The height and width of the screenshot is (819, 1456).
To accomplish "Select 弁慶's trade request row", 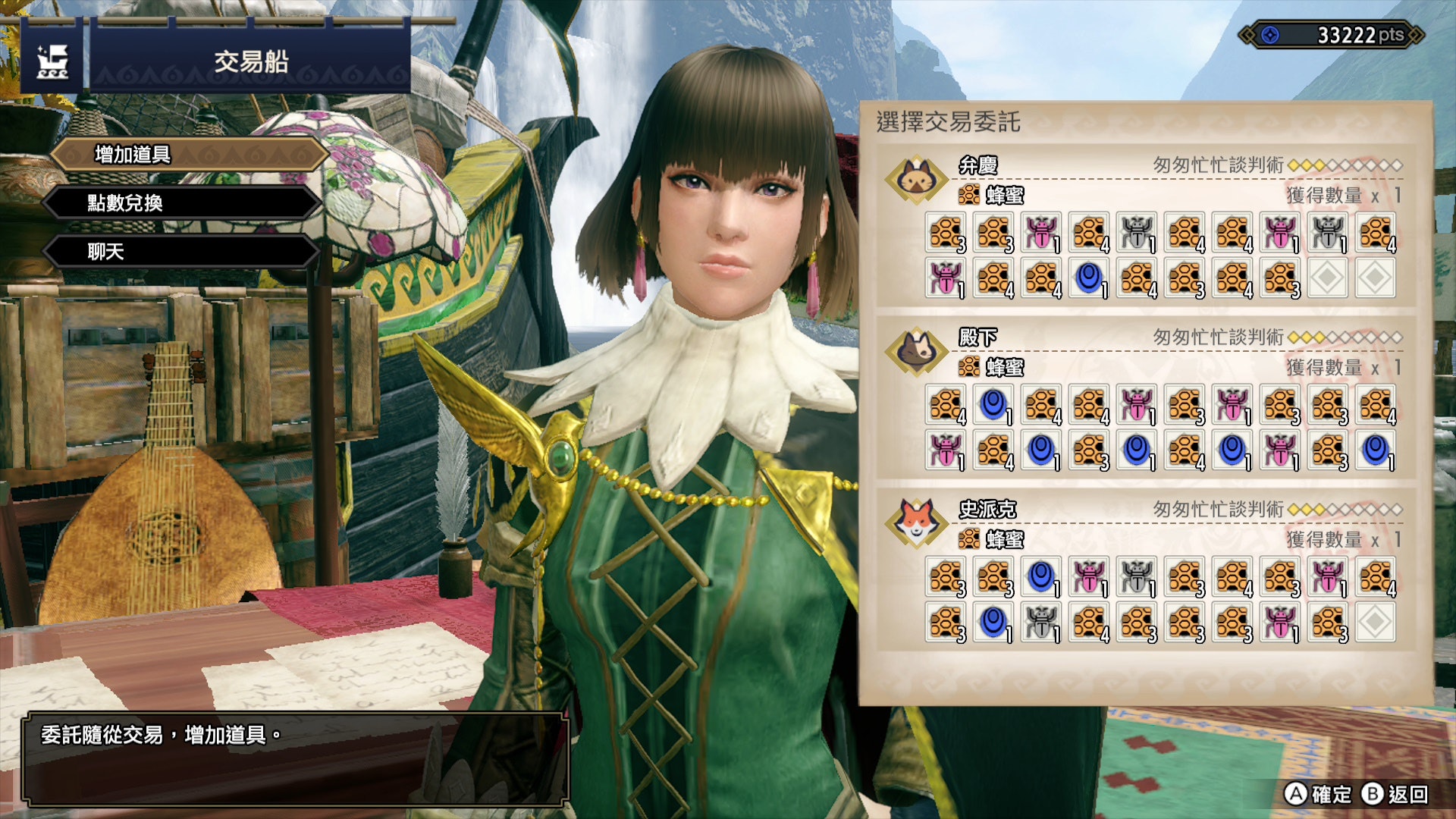I will [1145, 227].
